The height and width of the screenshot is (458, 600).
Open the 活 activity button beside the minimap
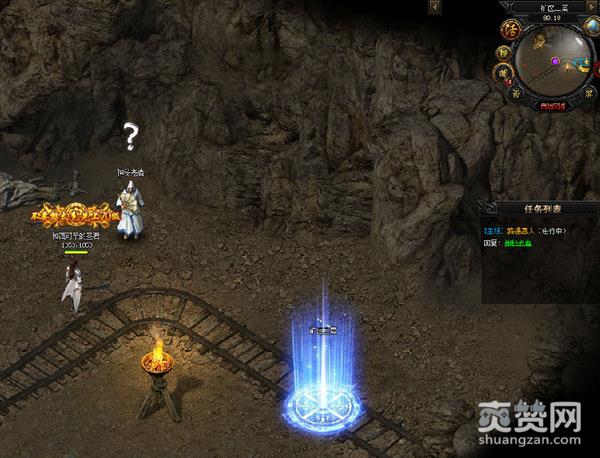click(x=510, y=28)
